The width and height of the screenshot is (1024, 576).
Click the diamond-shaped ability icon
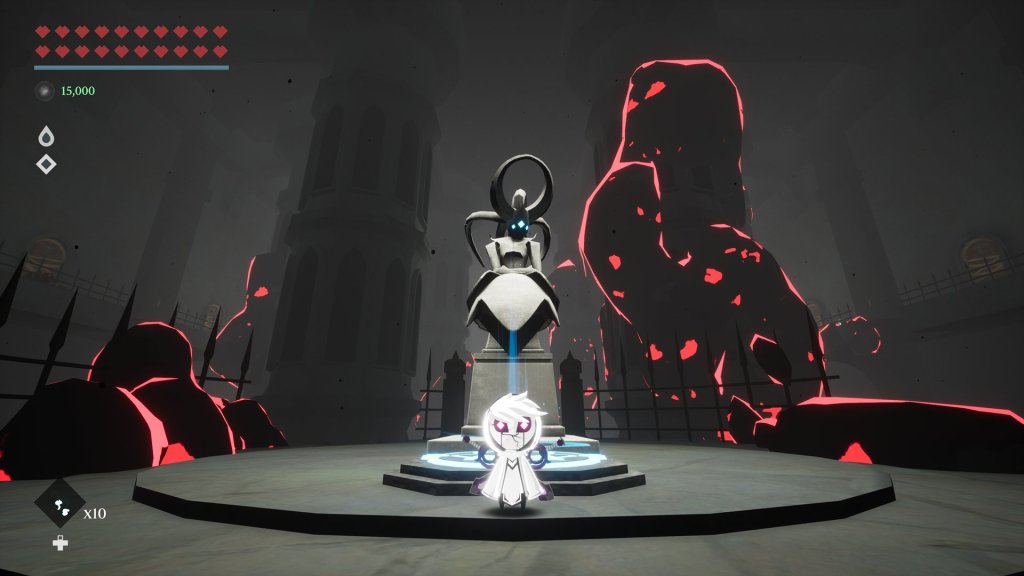pos(46,164)
